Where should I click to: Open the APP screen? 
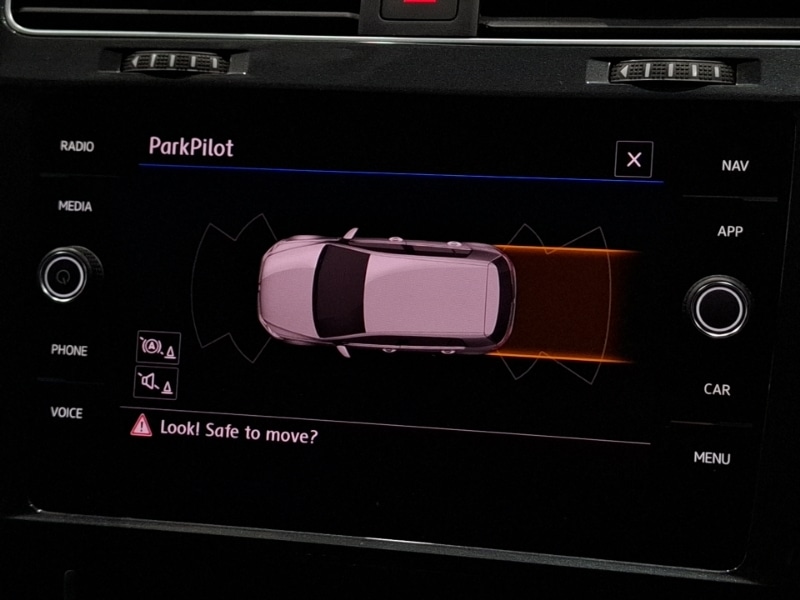[730, 231]
